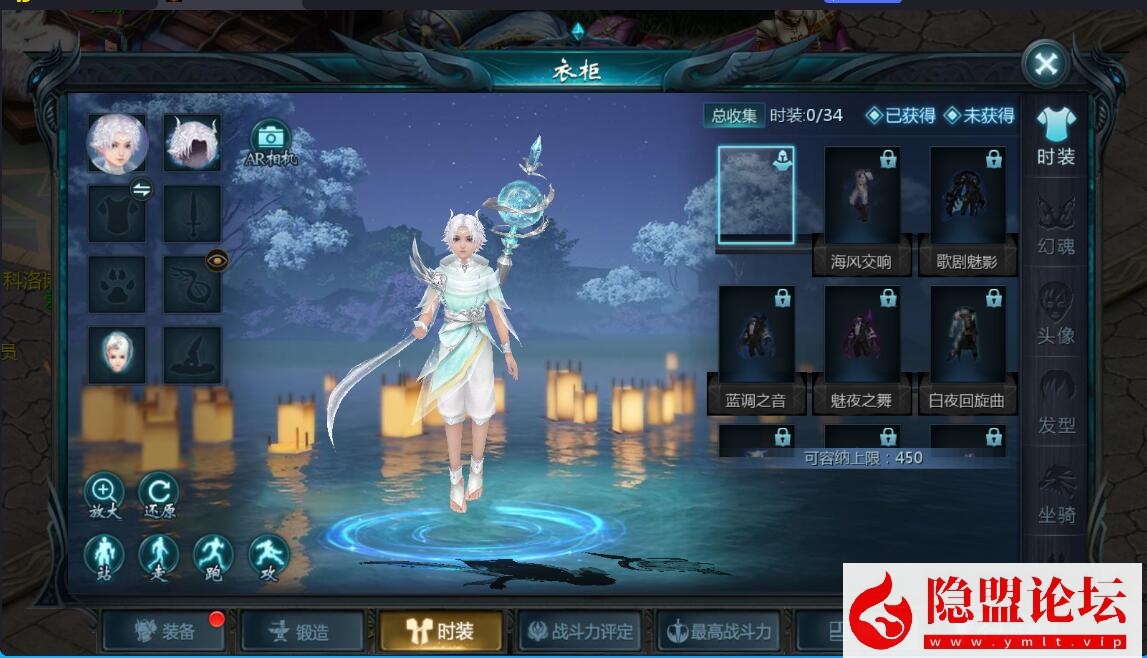
Task: Toggle the 未获得 not-obtained filter
Action: (x=978, y=116)
